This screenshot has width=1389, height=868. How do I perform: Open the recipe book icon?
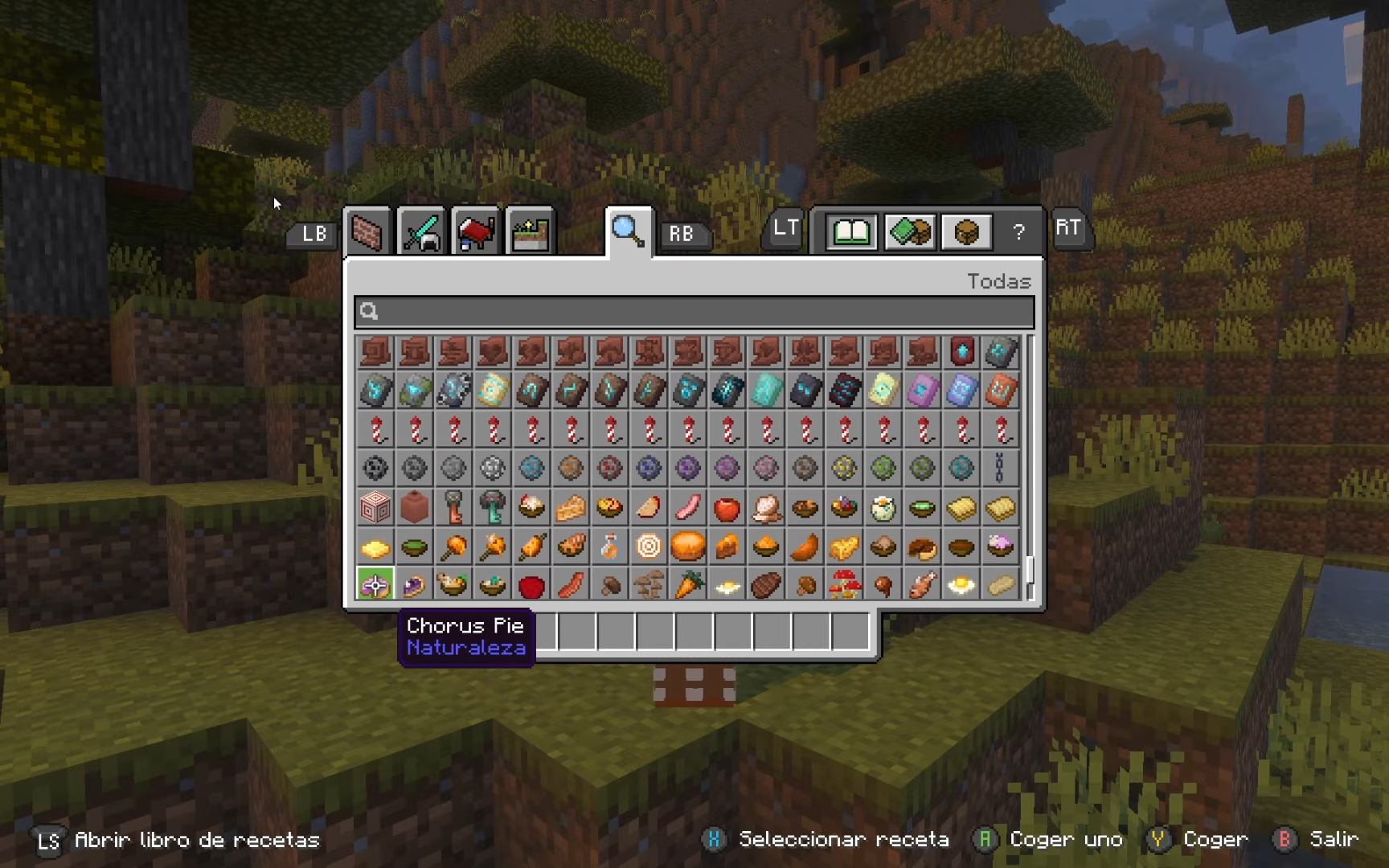coord(850,231)
